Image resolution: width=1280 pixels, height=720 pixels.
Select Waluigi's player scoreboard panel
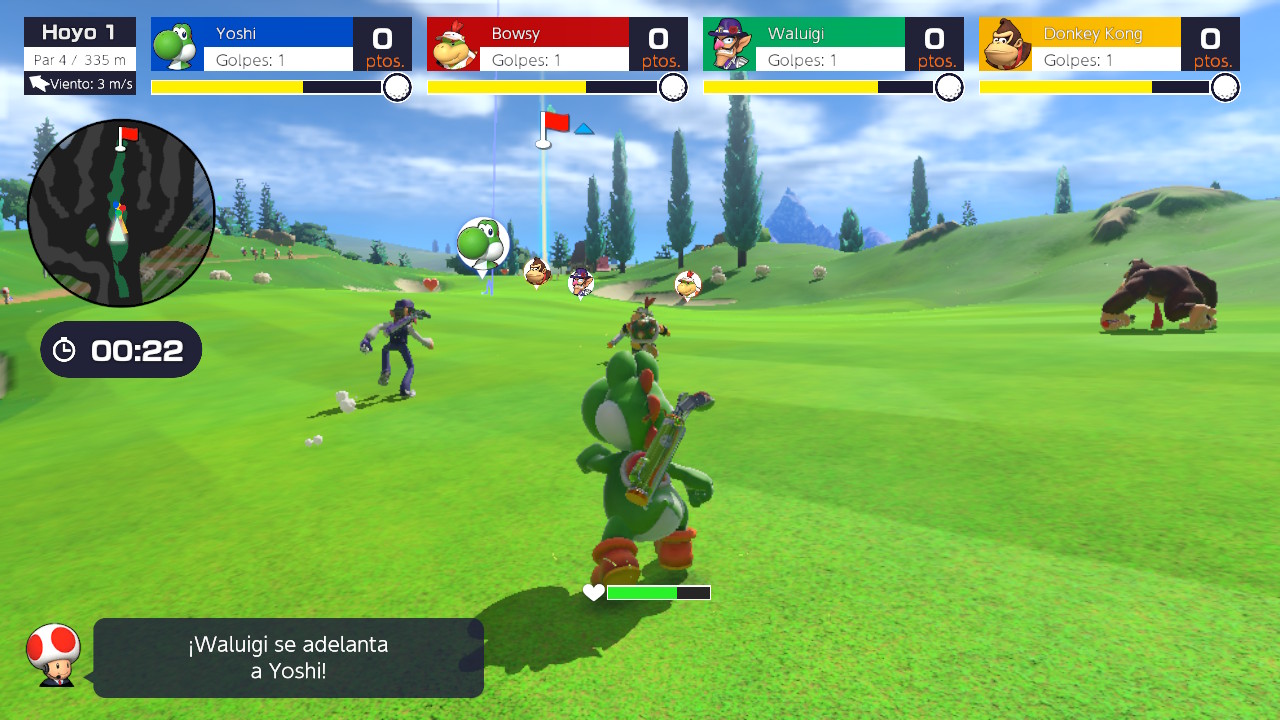point(833,45)
